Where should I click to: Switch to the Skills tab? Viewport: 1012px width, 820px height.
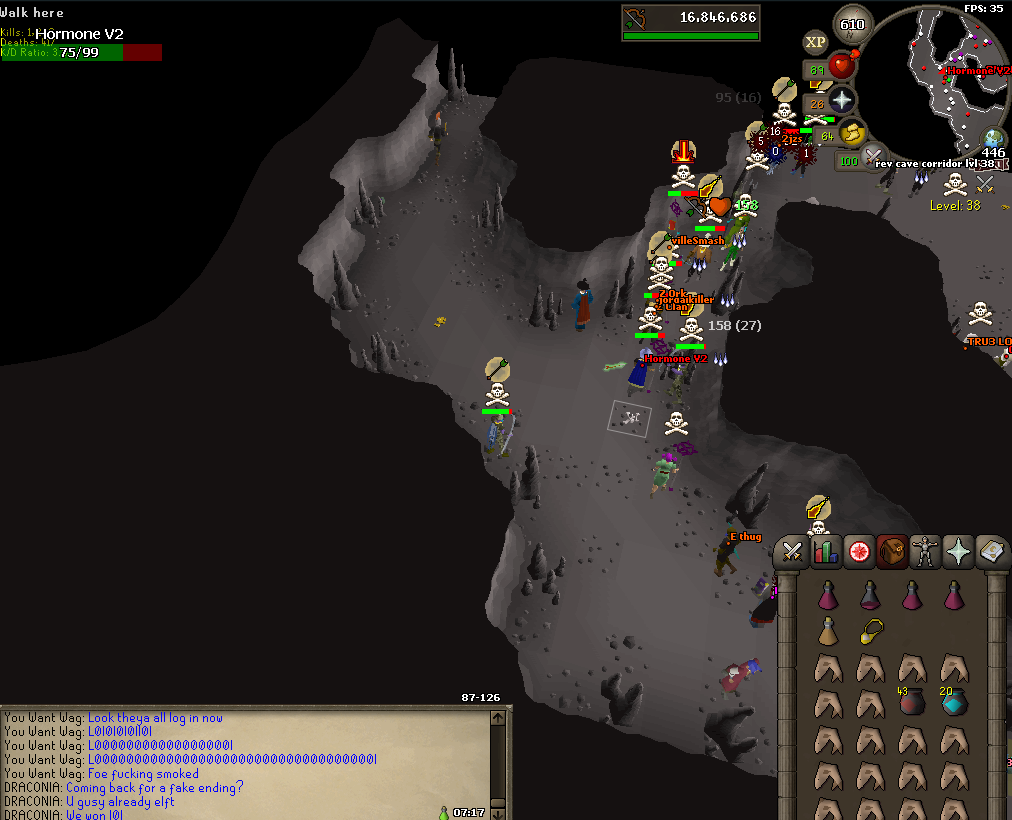pos(825,551)
